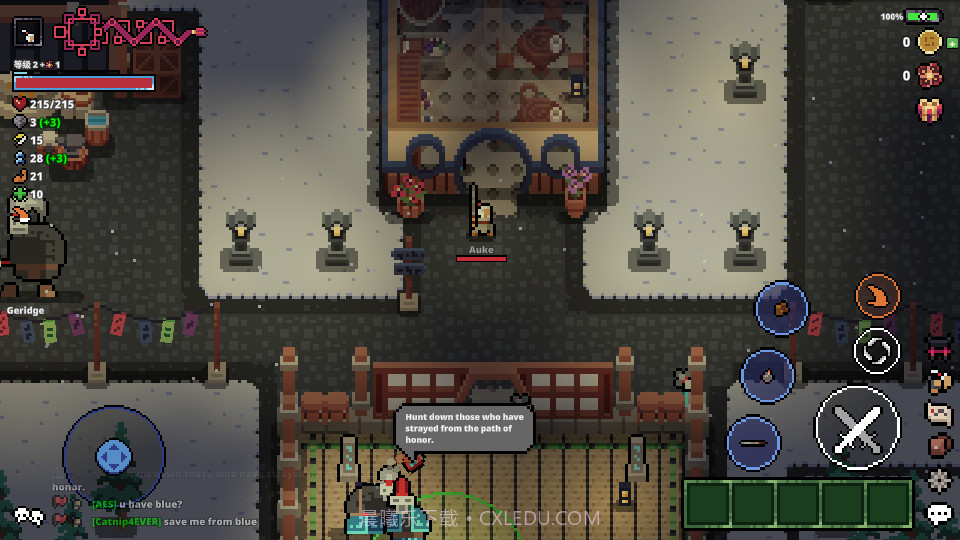This screenshot has width=960, height=540.
Task: Open the gear settings icon
Action: pyautogui.click(x=939, y=480)
